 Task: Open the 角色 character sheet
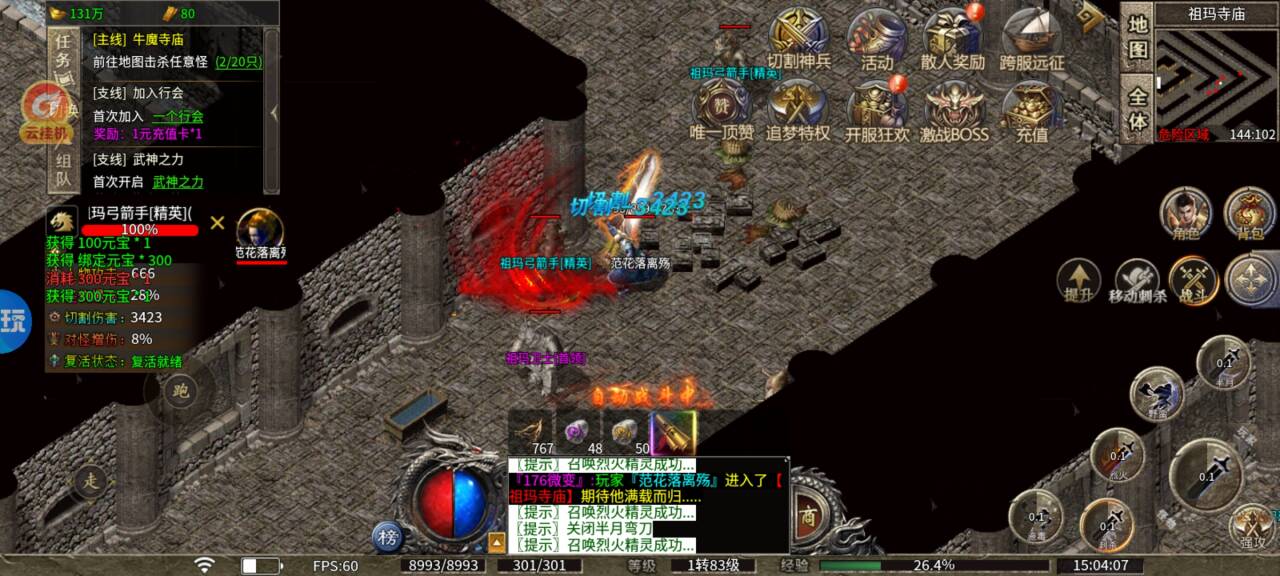coord(1185,213)
